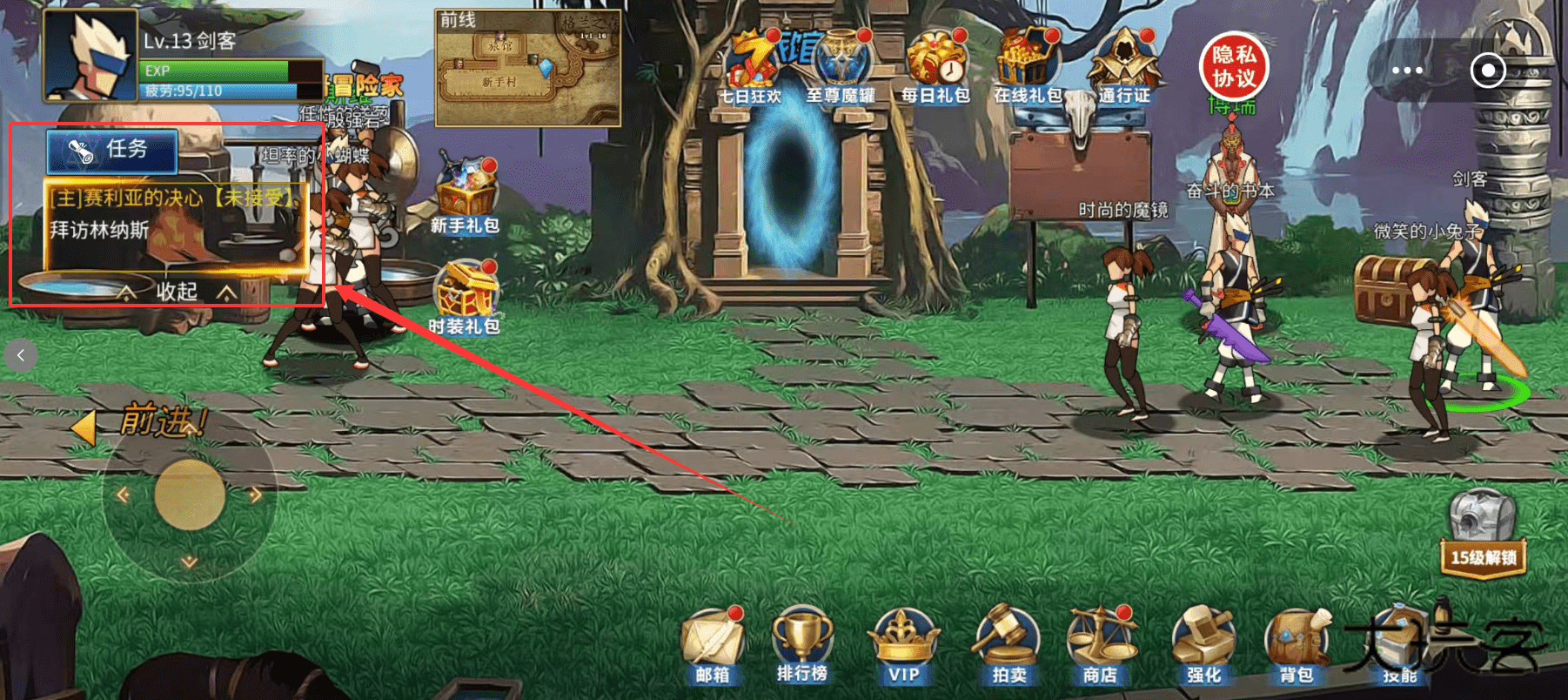Open the 背包 backpack inventory
1568x700 pixels.
coord(1296,645)
